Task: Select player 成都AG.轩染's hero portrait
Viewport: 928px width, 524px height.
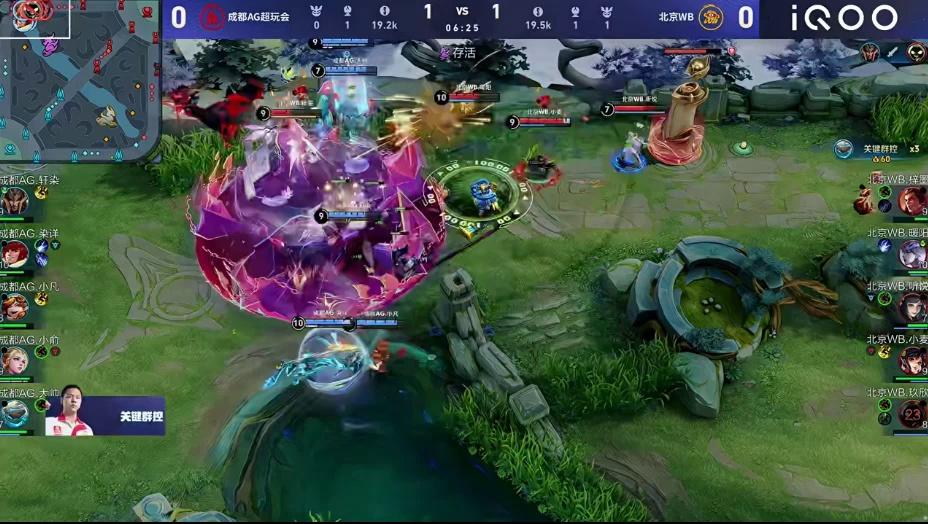Action: point(14,202)
